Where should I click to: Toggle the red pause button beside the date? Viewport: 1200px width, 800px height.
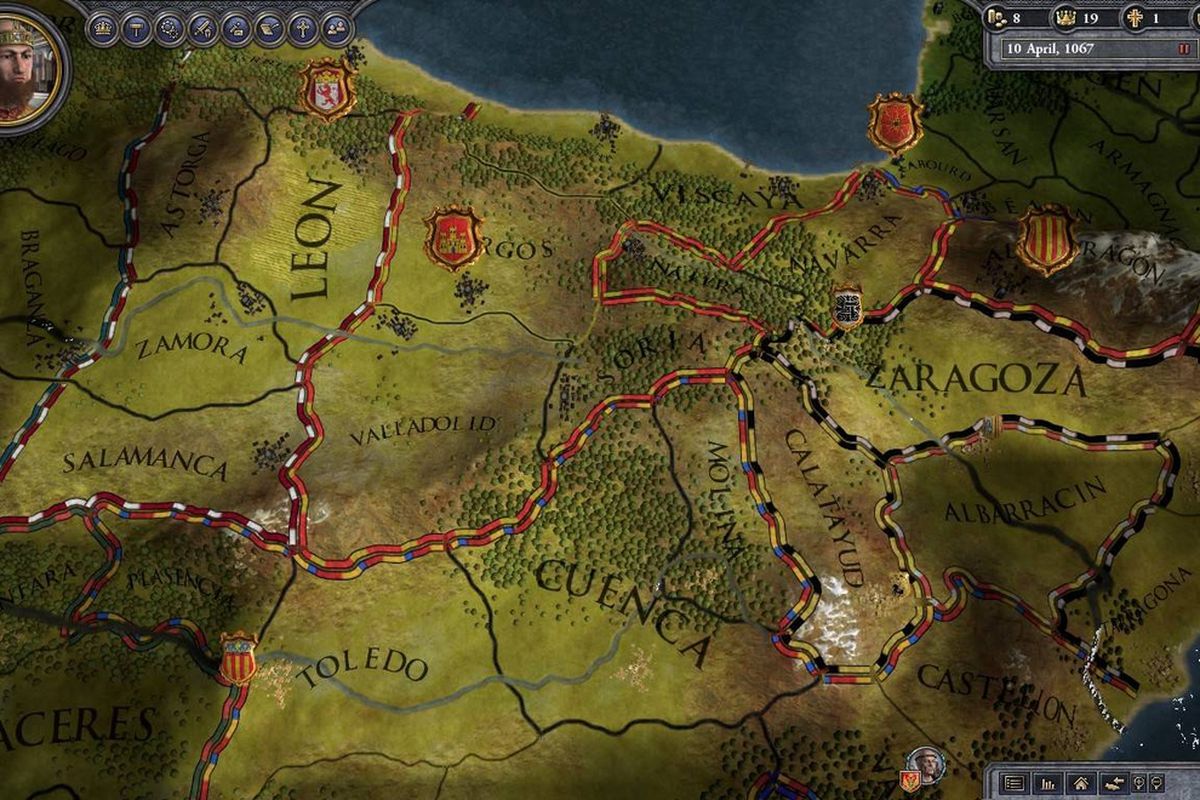[x=1183, y=48]
